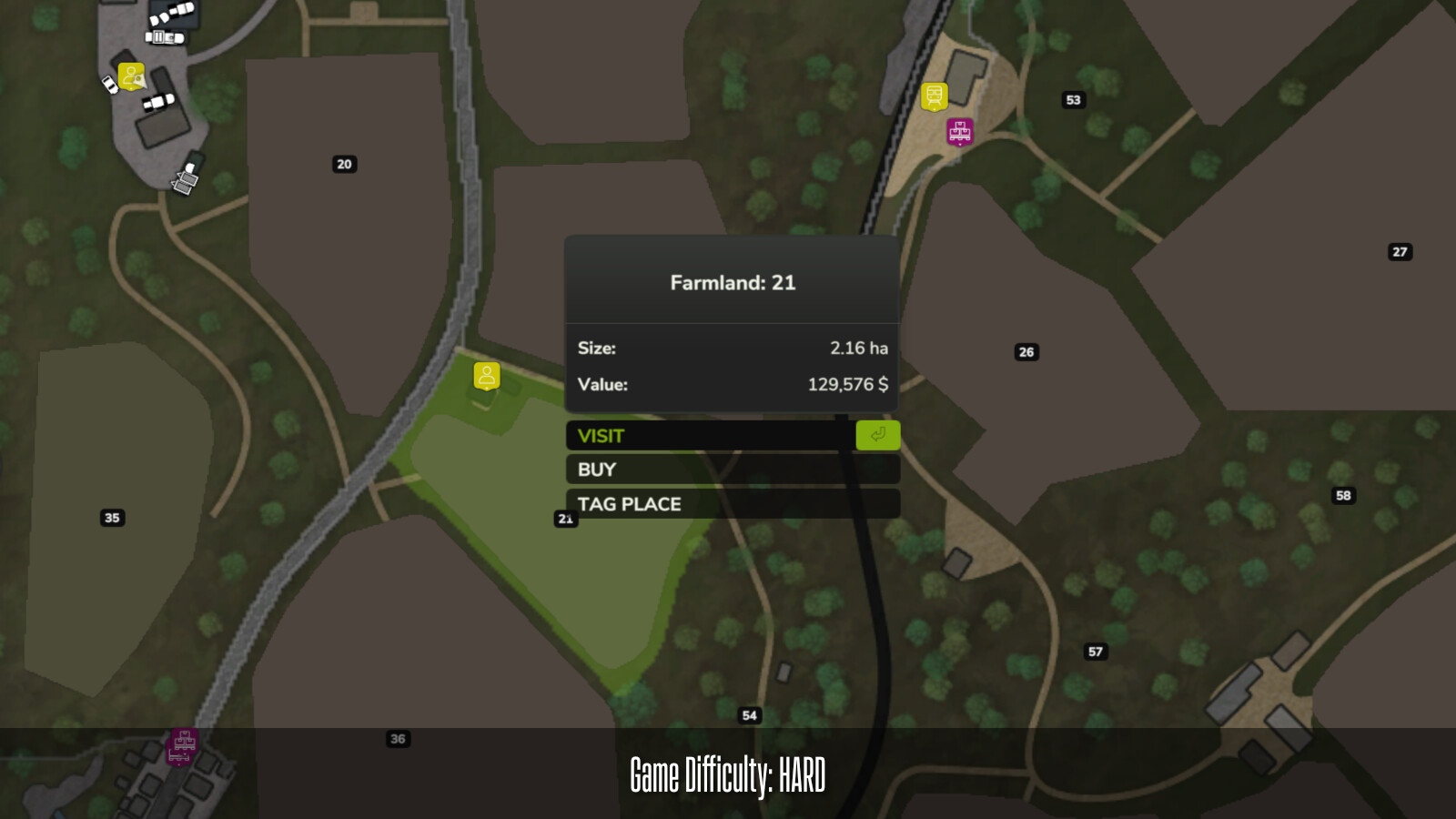Image resolution: width=1456 pixels, height=819 pixels.
Task: Select the purple production icon near field 36
Action: tap(182, 746)
